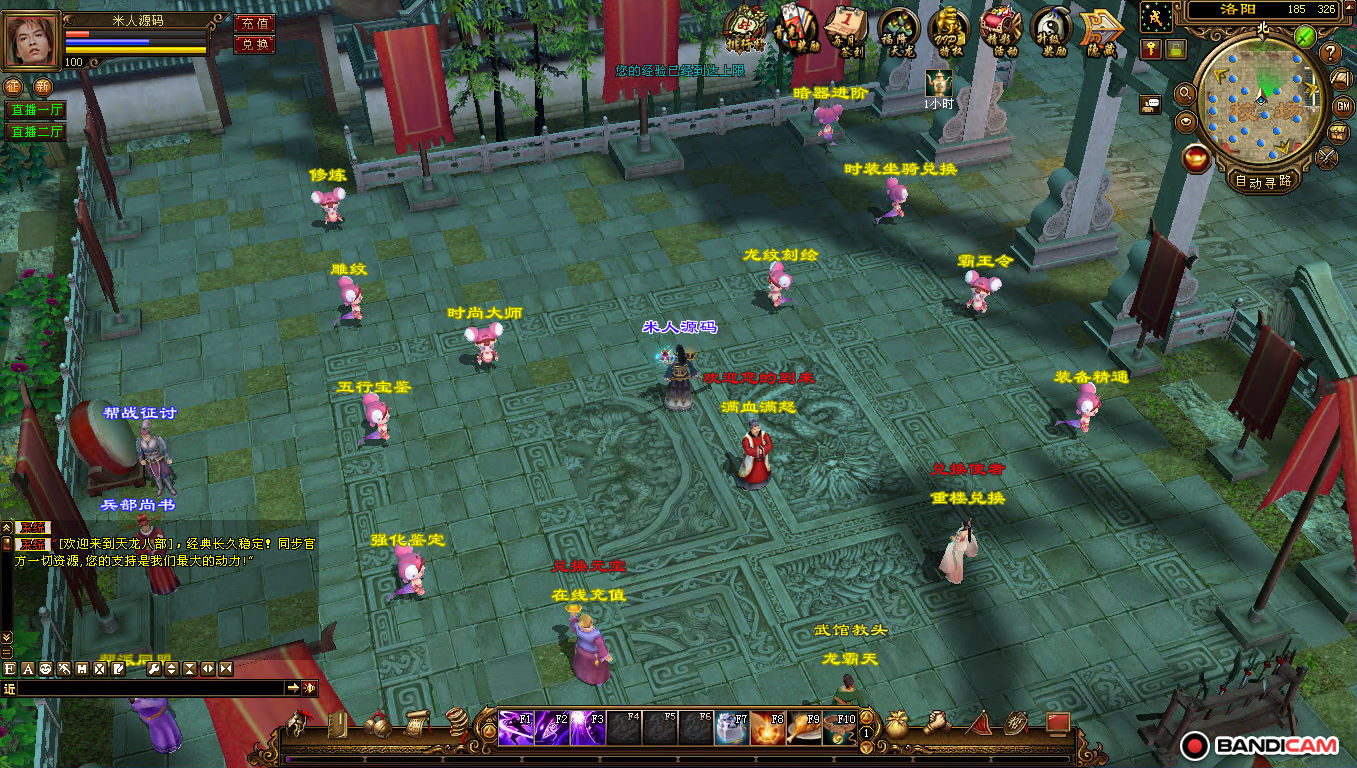The width and height of the screenshot is (1357, 768).
Task: Click the 自动寻路 auto-pathfinding button
Action: coord(1264,182)
